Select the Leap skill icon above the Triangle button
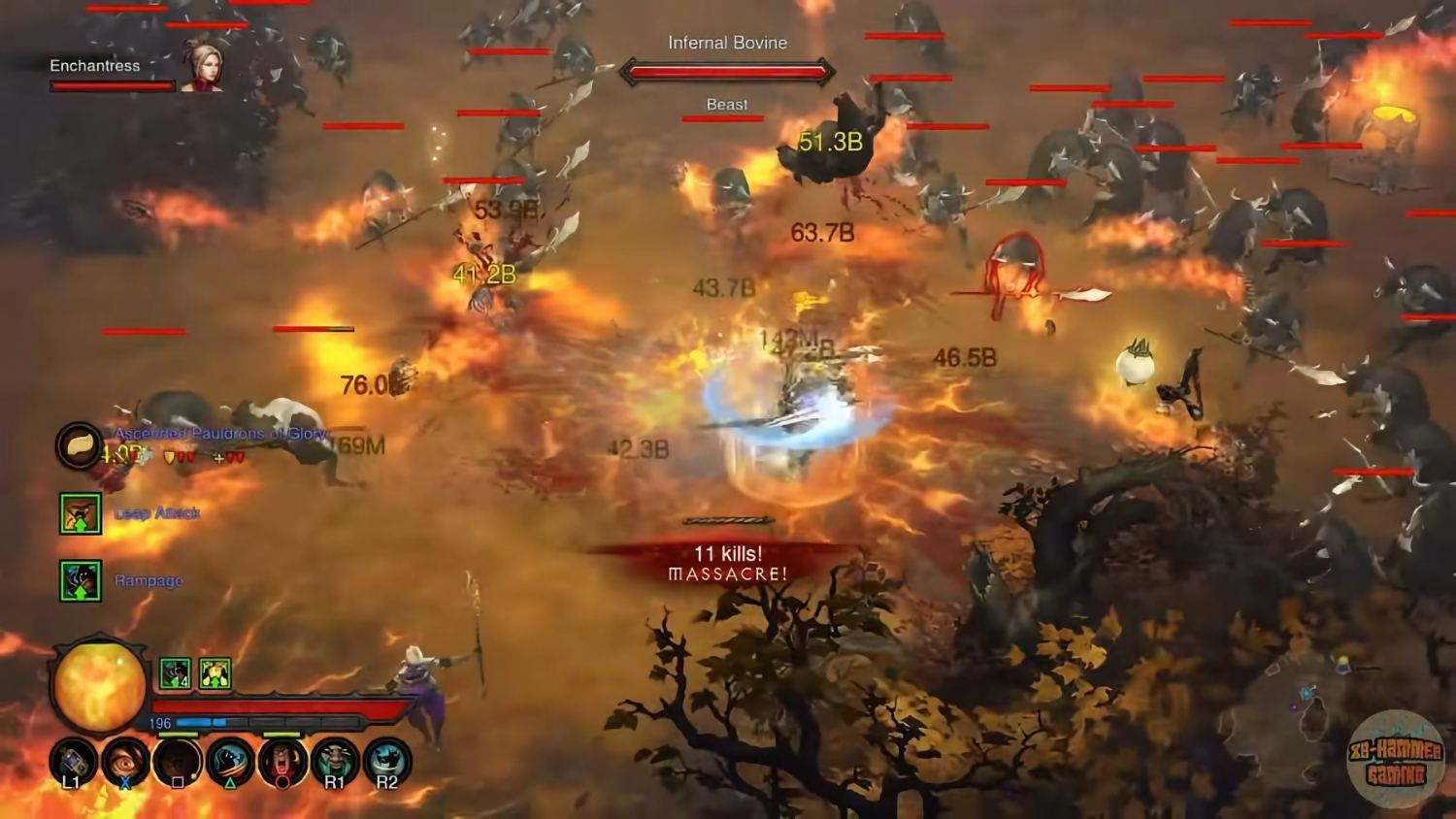The width and height of the screenshot is (1456, 819). click(x=229, y=762)
